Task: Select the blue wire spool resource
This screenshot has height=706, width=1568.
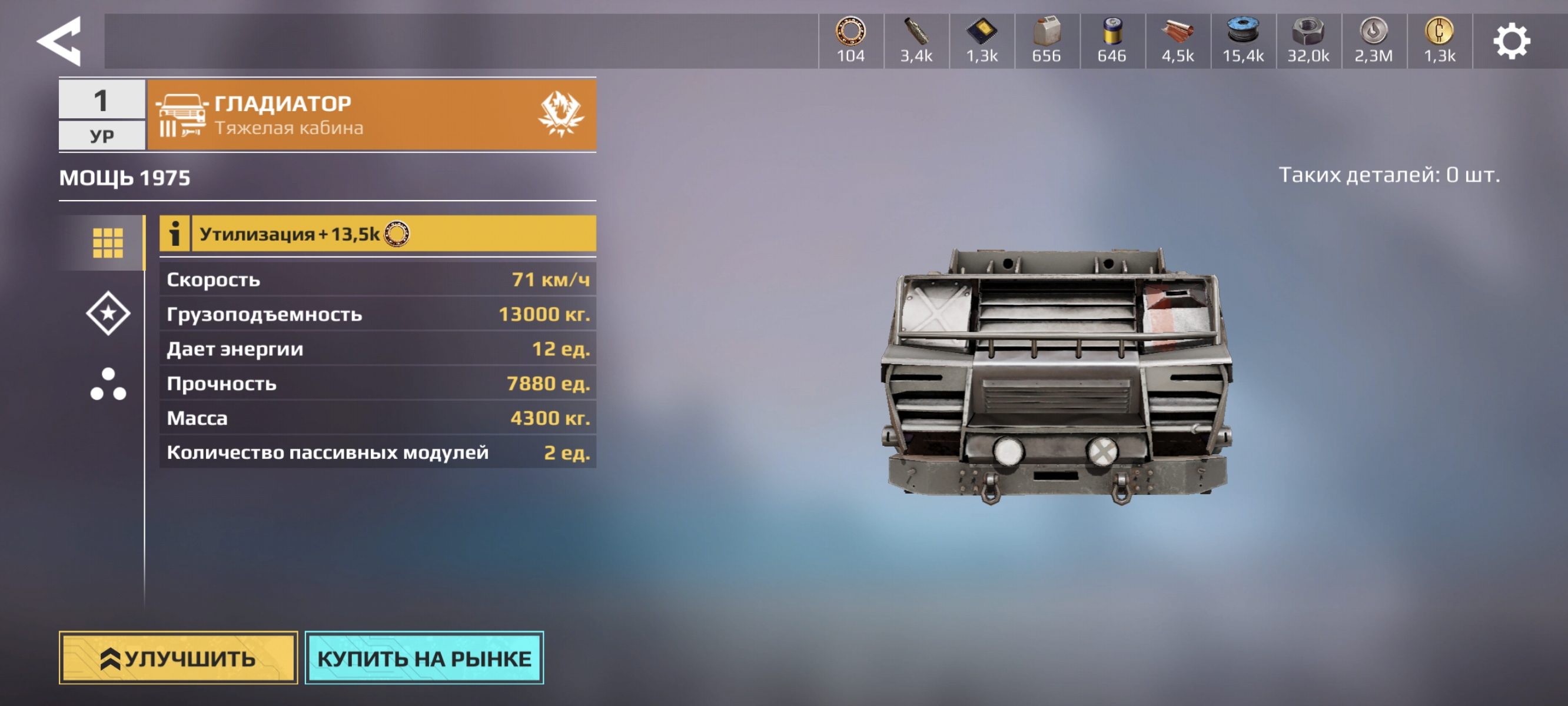Action: 1243,32
